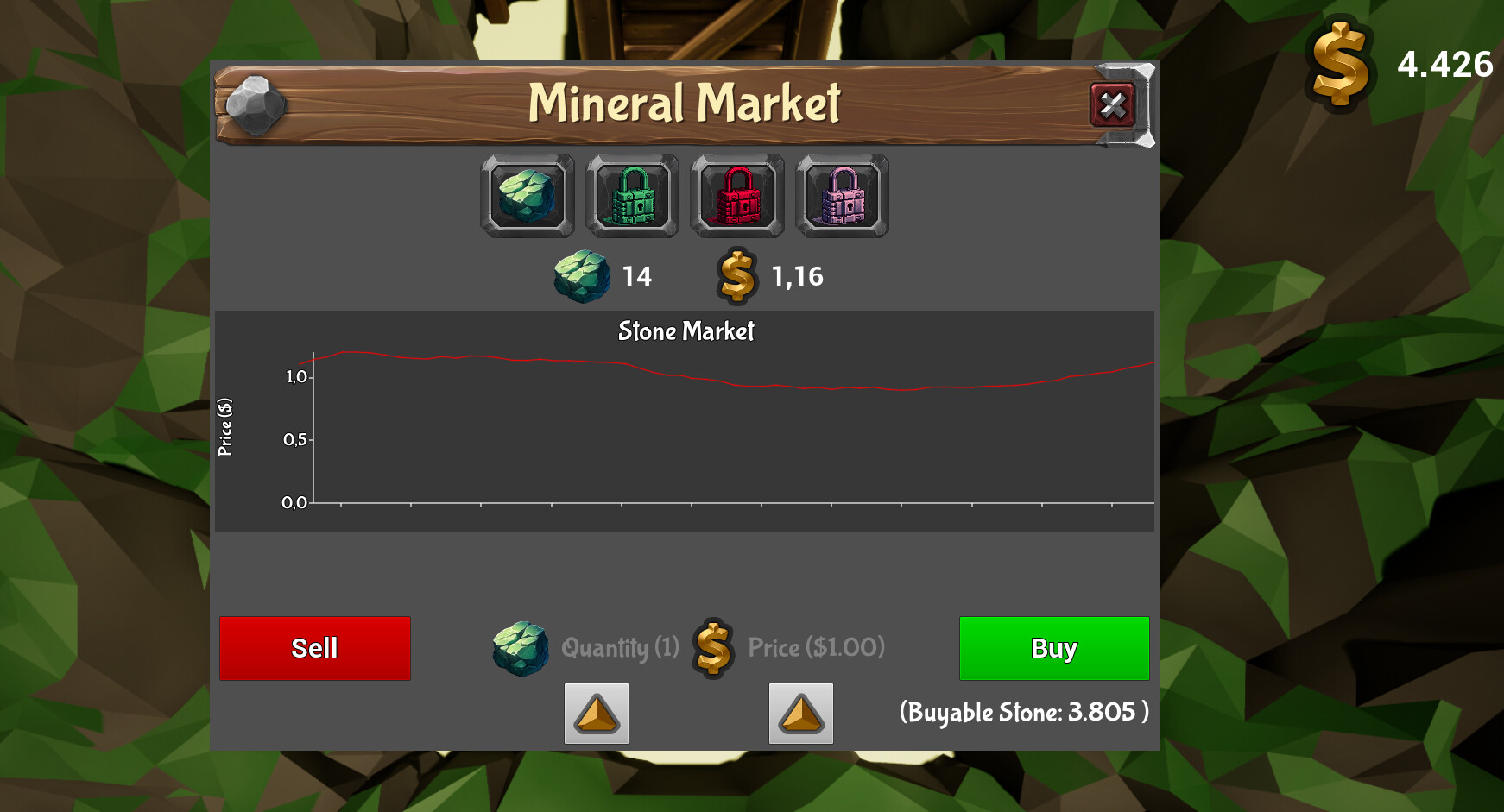Image resolution: width=1504 pixels, height=812 pixels.
Task: Click the purple locked mineral slot
Action: 841,195
